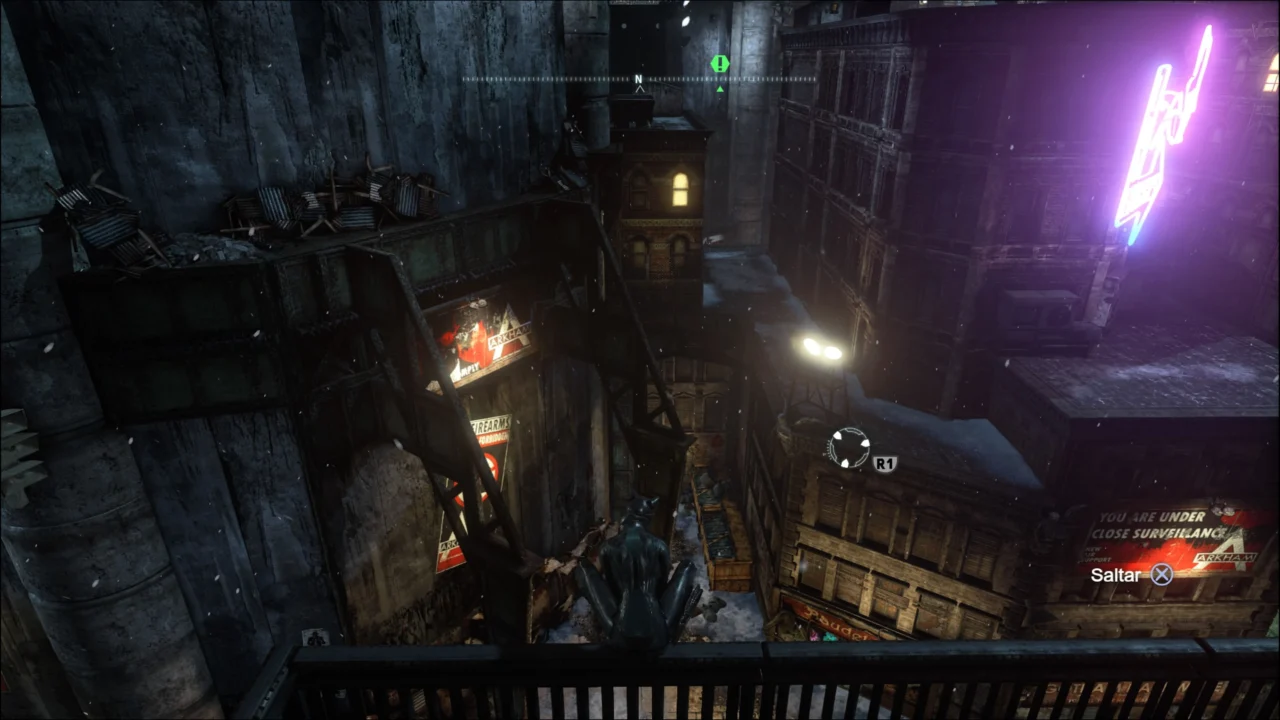Image resolution: width=1280 pixels, height=720 pixels.
Task: Click the R1 grapple prompt icon
Action: click(x=886, y=463)
